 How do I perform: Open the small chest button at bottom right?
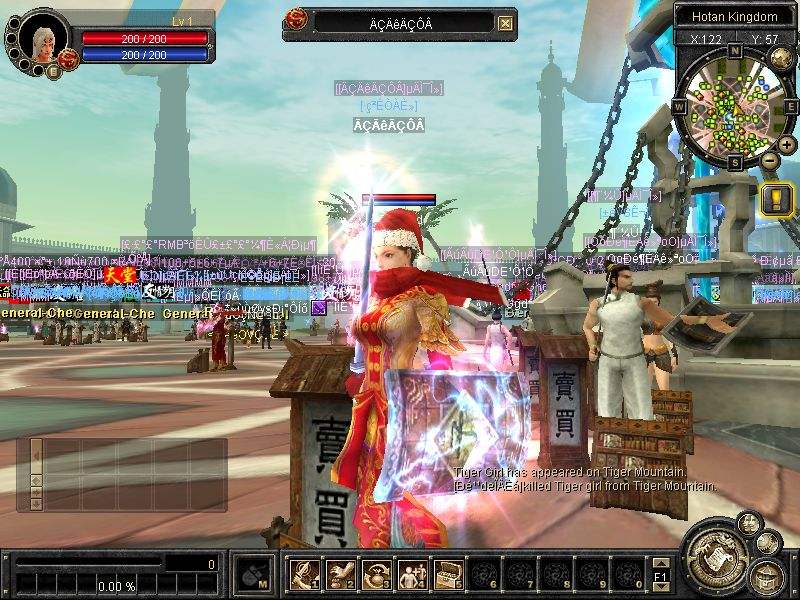(767, 576)
